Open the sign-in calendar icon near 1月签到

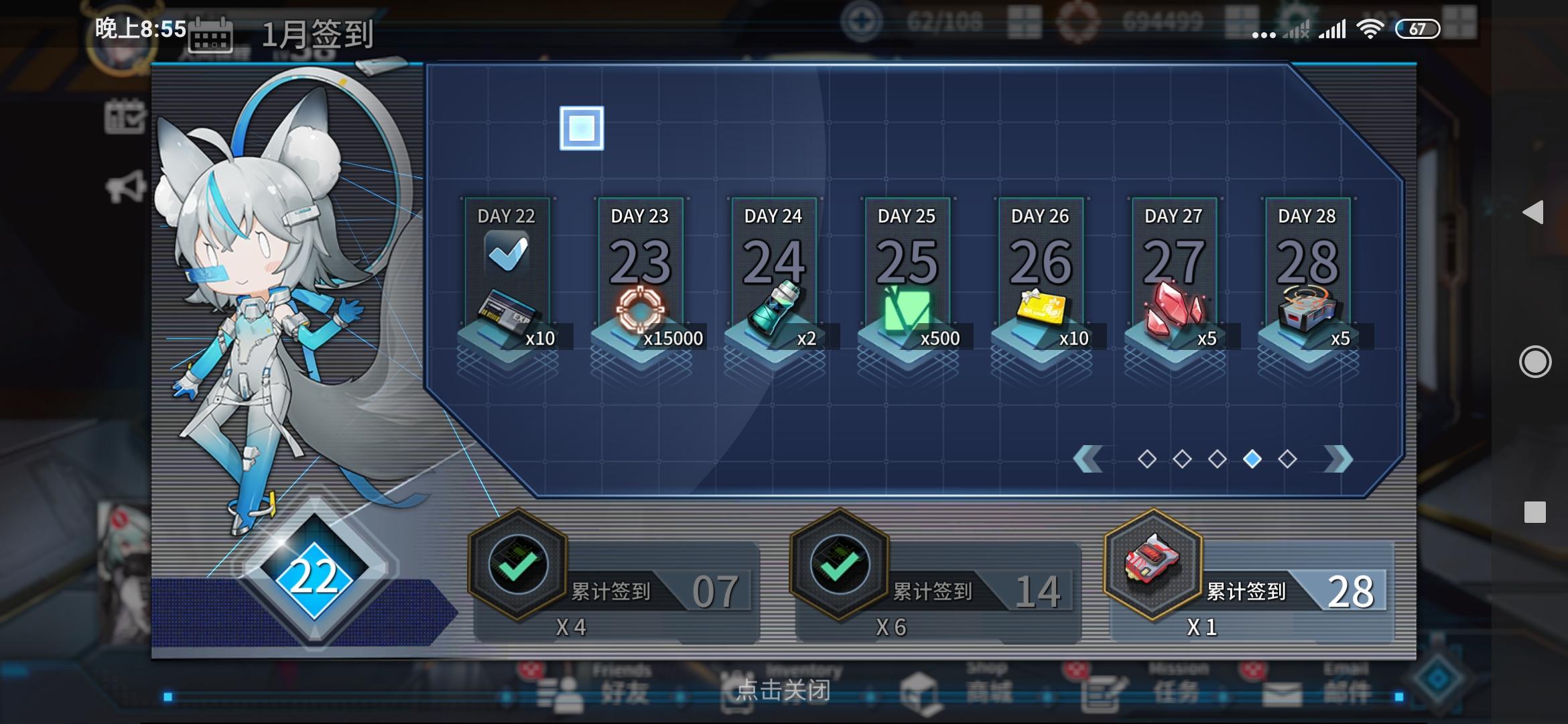(x=212, y=35)
